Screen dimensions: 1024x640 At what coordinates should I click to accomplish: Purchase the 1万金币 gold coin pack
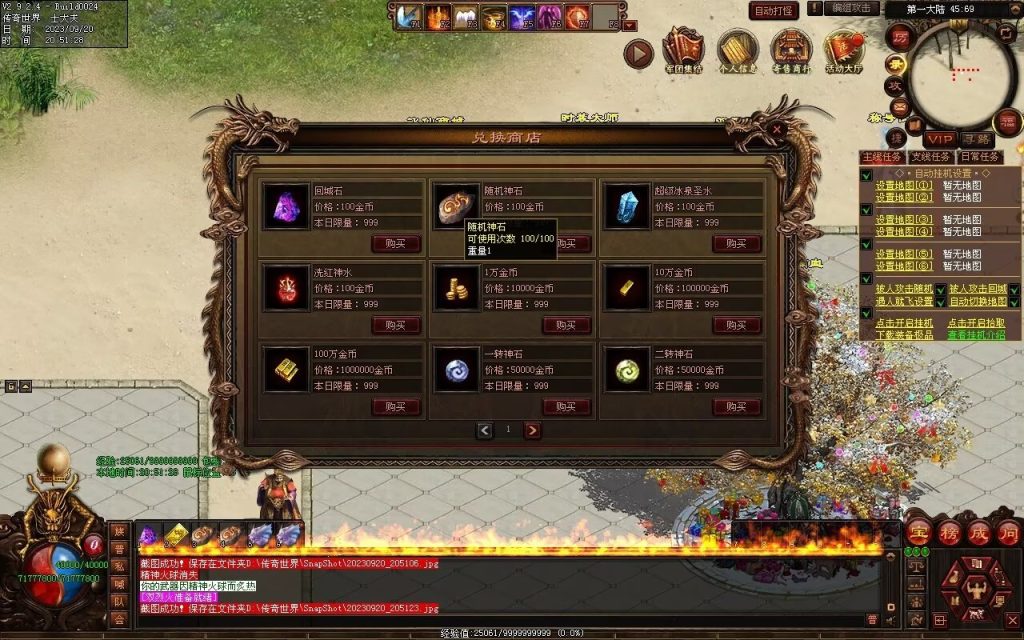(x=566, y=325)
